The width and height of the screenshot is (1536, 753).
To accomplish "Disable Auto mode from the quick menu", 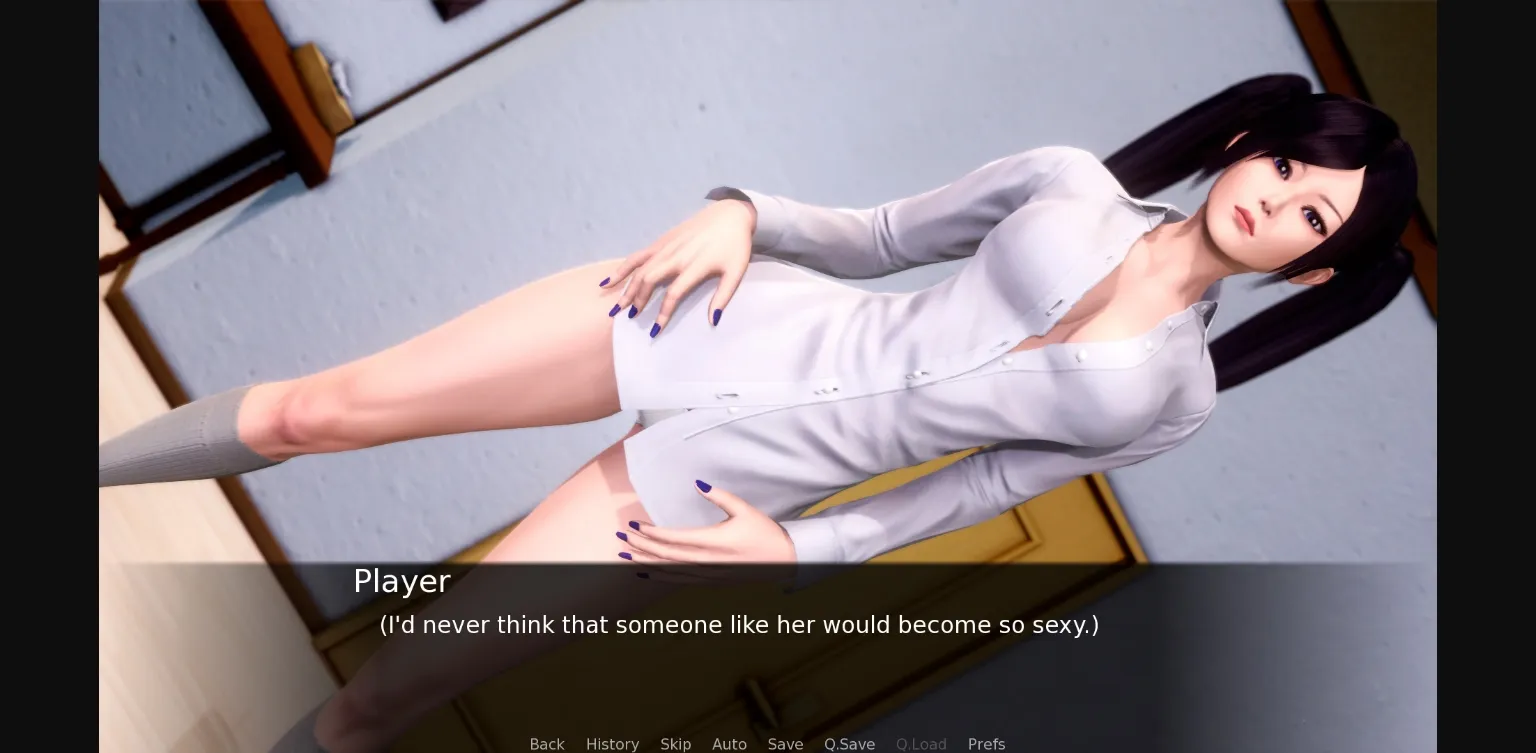I will pos(729,744).
